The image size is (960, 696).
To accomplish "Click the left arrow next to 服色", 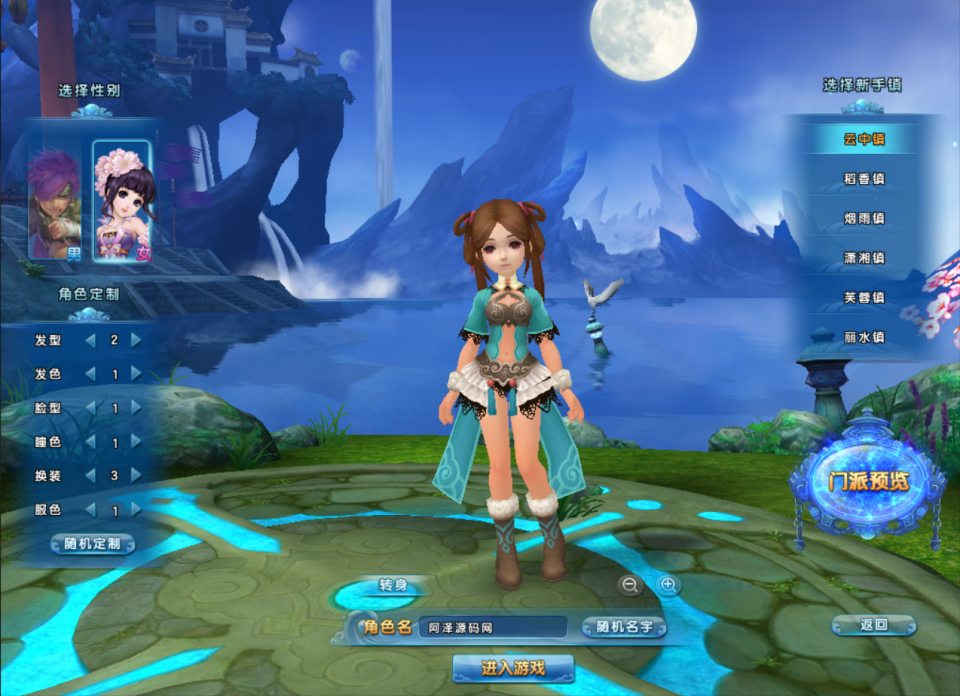I will click(x=91, y=510).
